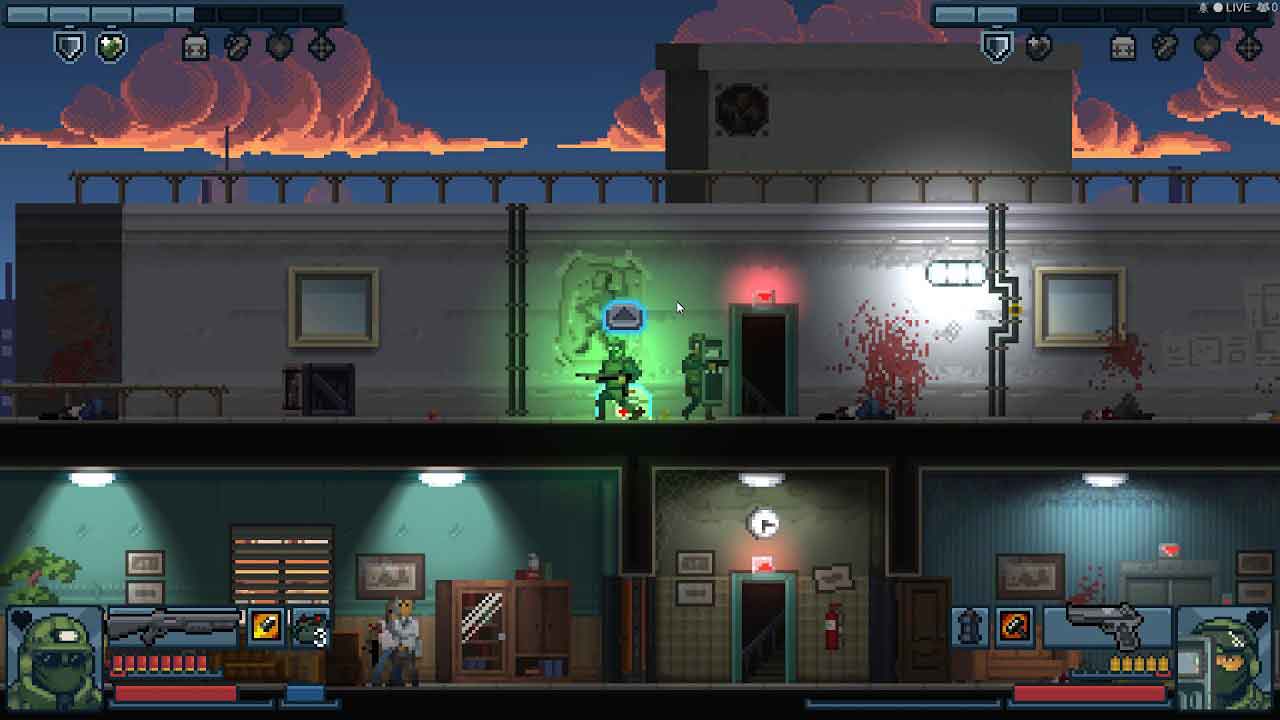This screenshot has height=720, width=1280.
Task: Select the shotgun weapon slot
Action: tap(174, 626)
